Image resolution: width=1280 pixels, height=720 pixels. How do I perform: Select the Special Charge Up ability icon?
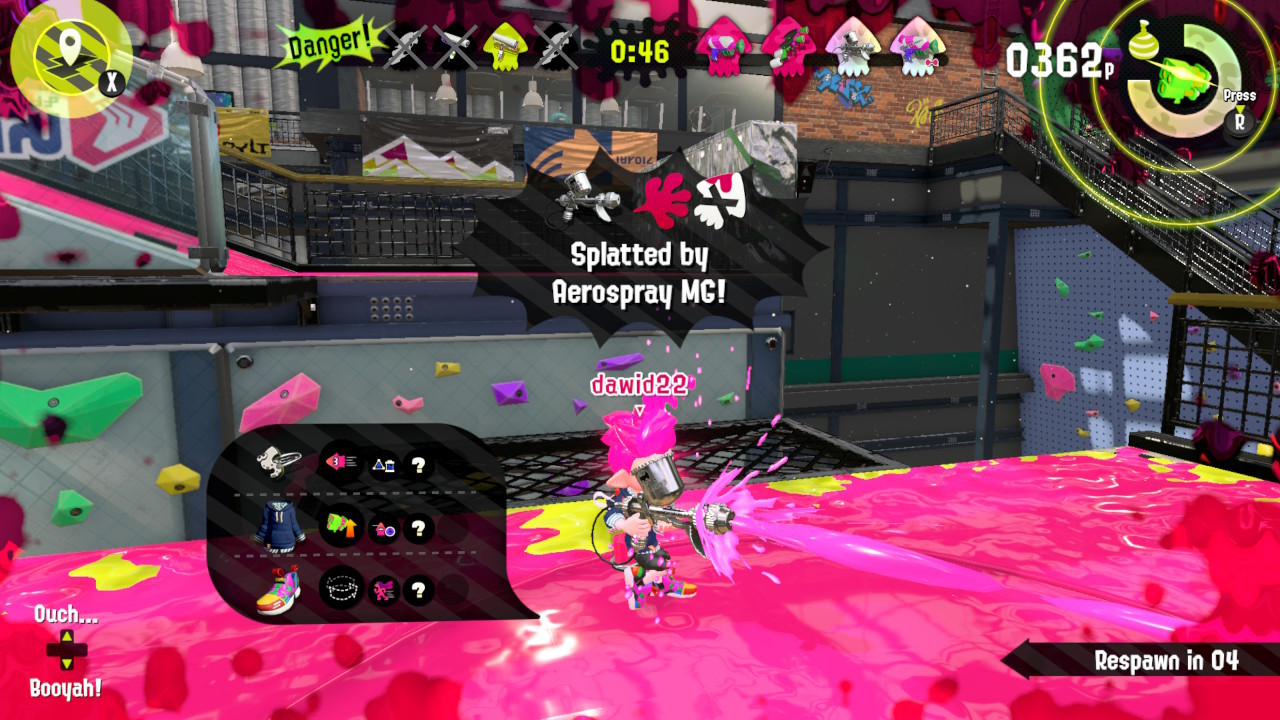coord(342,527)
